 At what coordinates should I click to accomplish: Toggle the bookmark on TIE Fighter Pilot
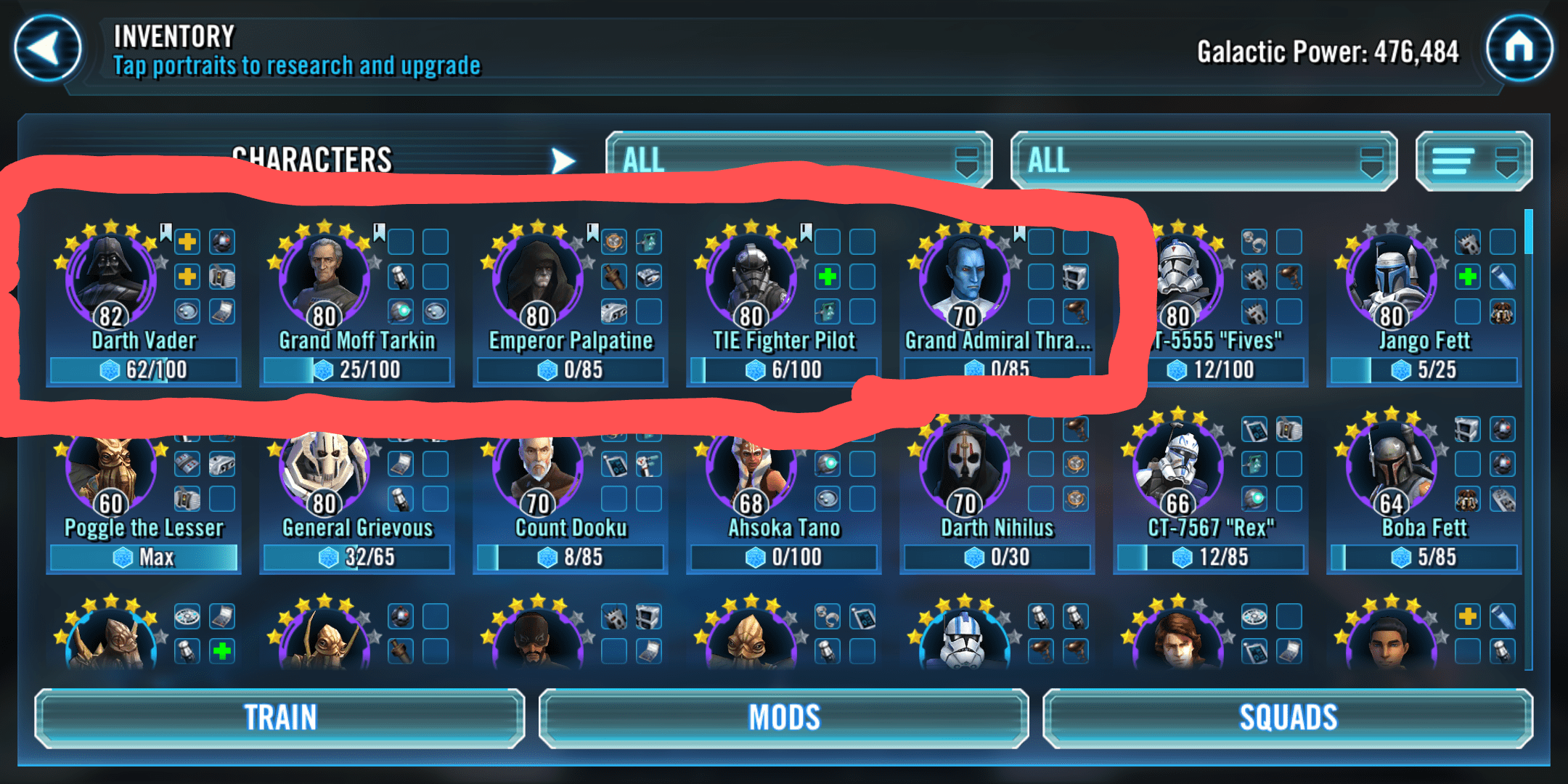pyautogui.click(x=804, y=231)
